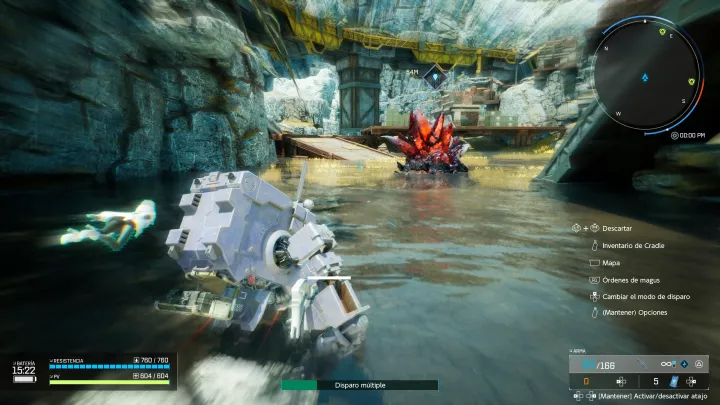Screen dimensions: 720x405
Task: Open Inventario de Cradle
Action: pyautogui.click(x=633, y=245)
